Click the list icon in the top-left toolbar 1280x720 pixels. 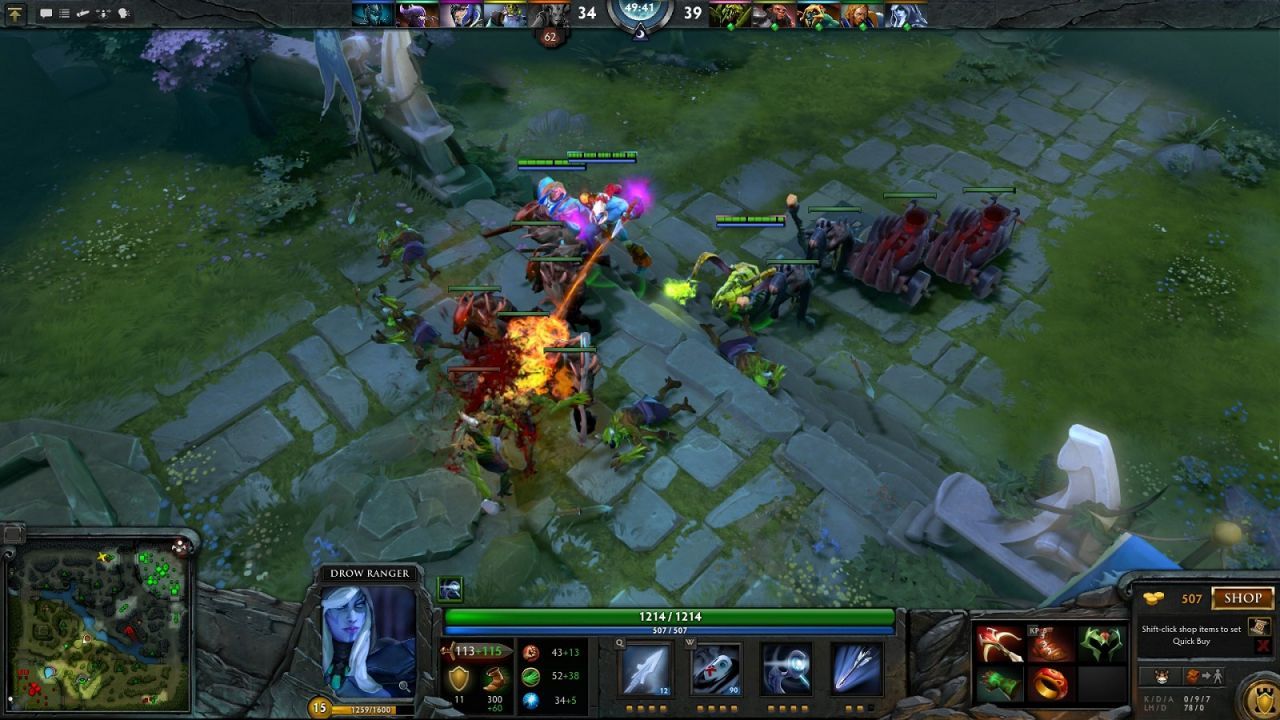tap(64, 13)
